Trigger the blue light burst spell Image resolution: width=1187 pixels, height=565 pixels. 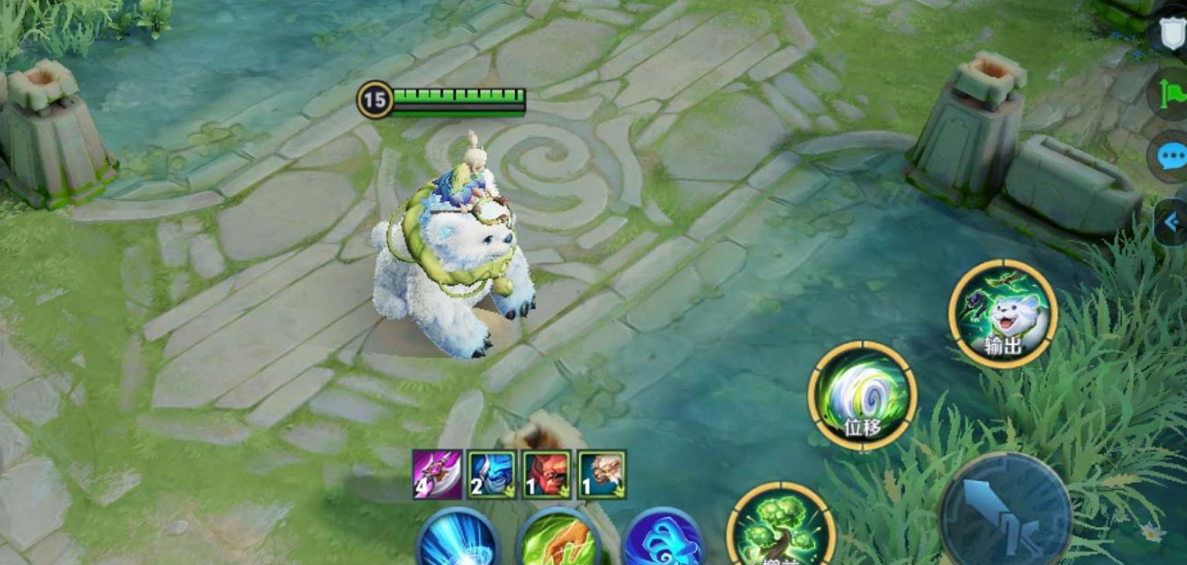pos(458,542)
